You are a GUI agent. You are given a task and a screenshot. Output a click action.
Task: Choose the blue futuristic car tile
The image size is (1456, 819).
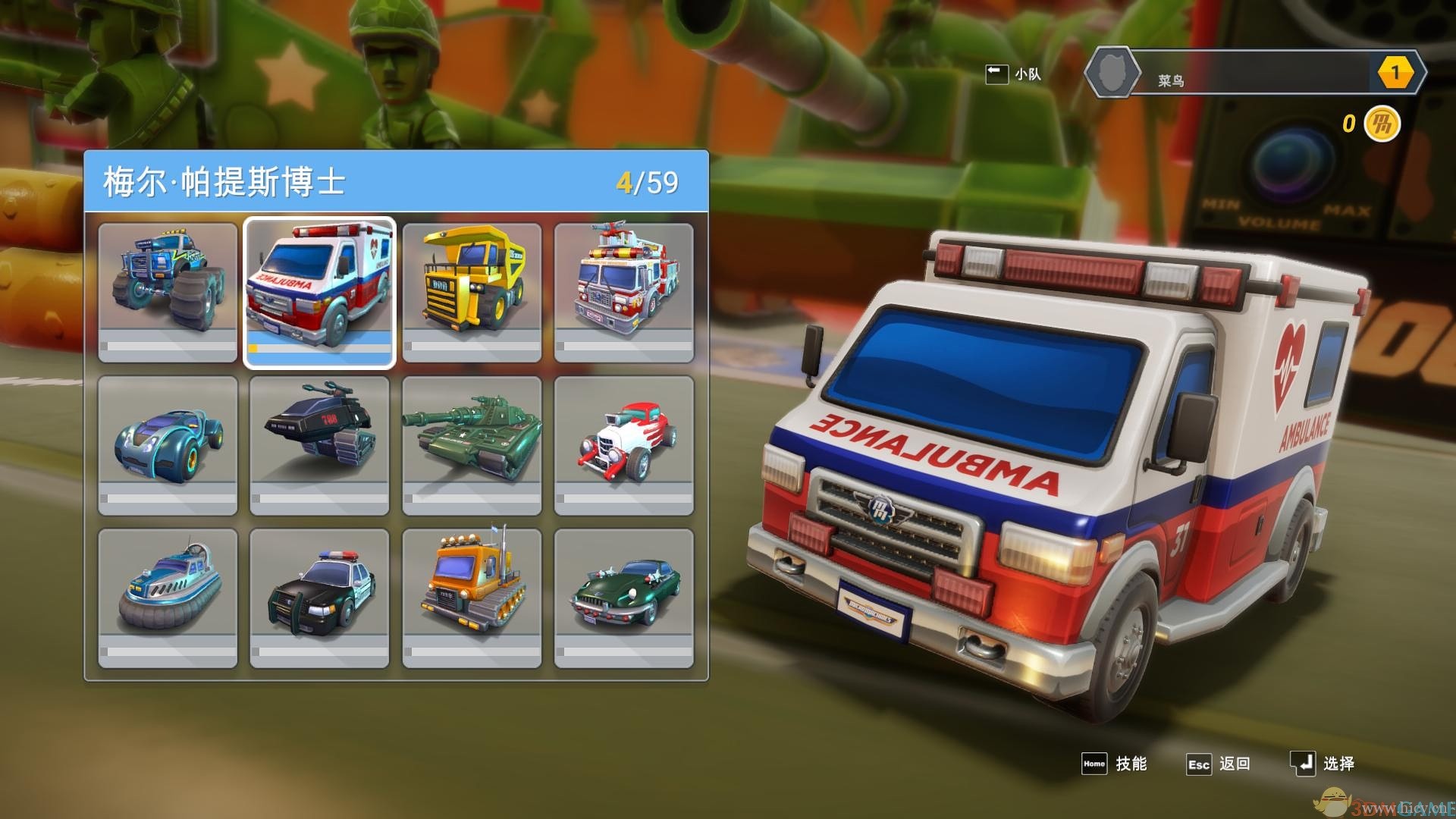point(168,445)
